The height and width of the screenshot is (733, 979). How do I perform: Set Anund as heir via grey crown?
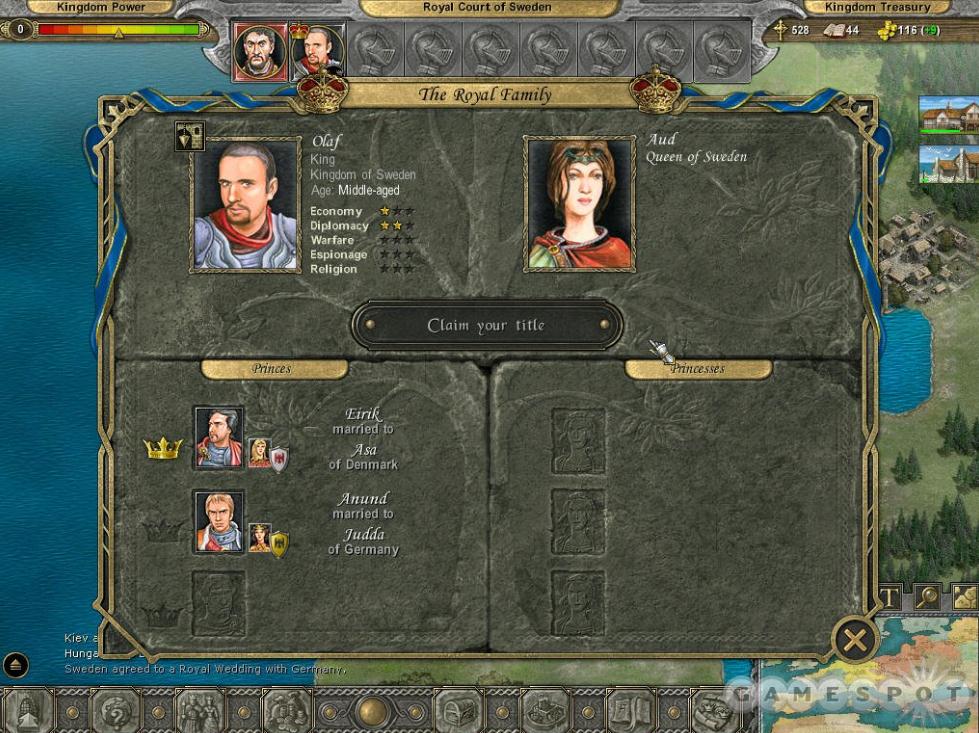point(163,531)
